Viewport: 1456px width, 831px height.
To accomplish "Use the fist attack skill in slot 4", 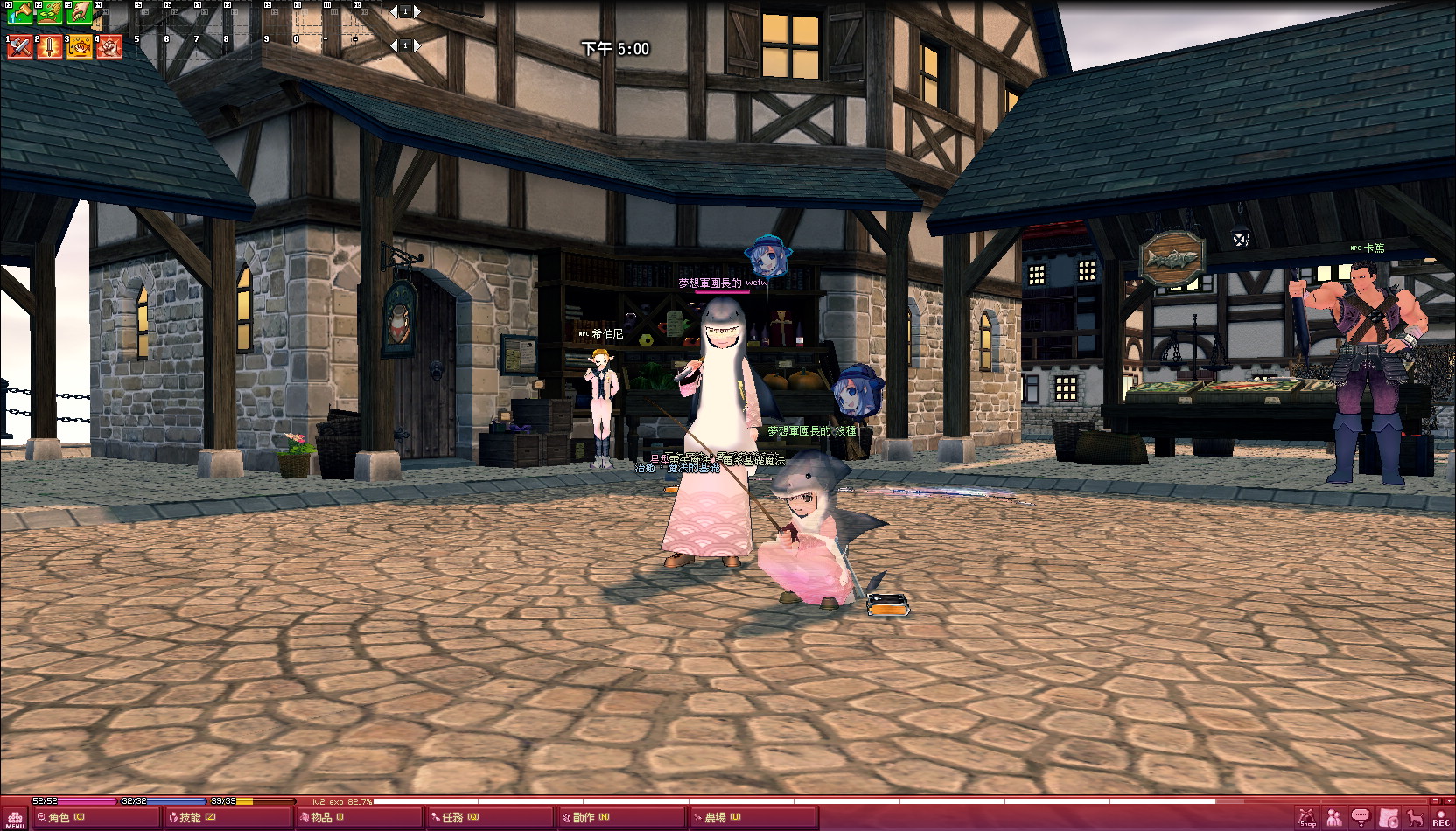I will 109,46.
